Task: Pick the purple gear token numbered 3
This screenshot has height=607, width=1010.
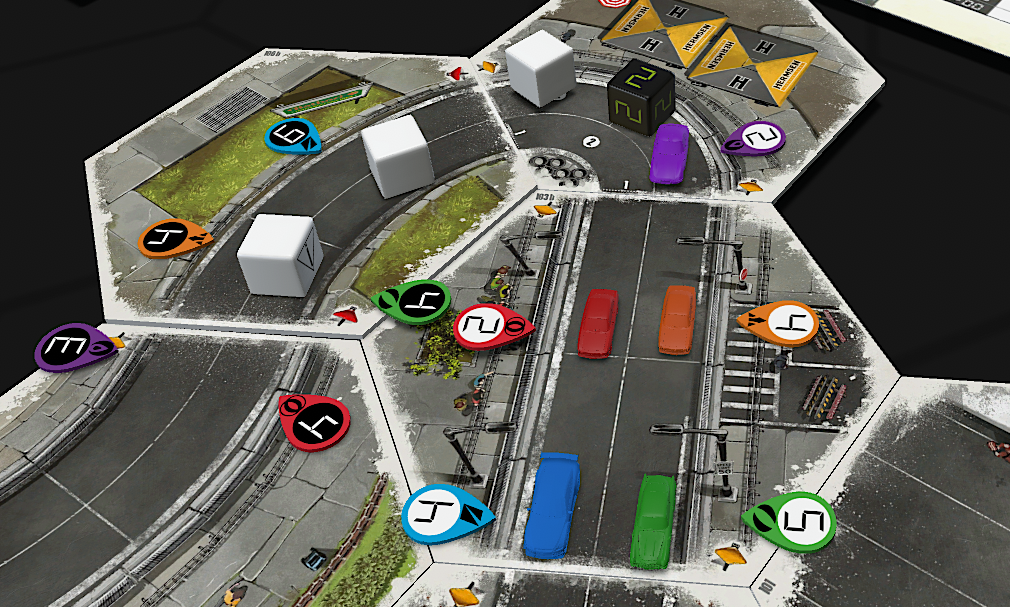Action: tap(68, 348)
